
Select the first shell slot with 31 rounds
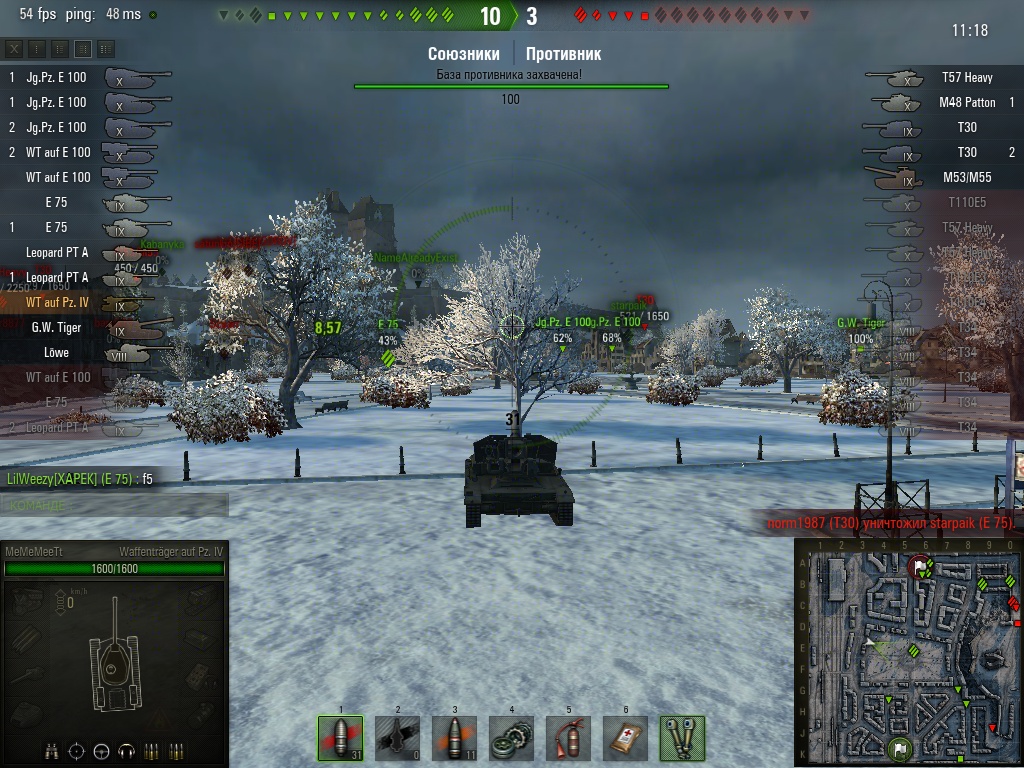(x=340, y=739)
